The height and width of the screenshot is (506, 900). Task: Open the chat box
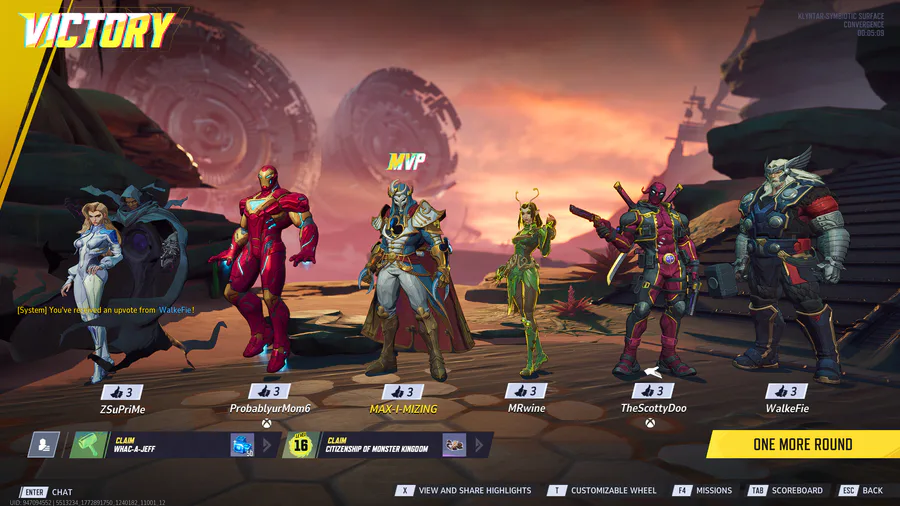click(48, 492)
